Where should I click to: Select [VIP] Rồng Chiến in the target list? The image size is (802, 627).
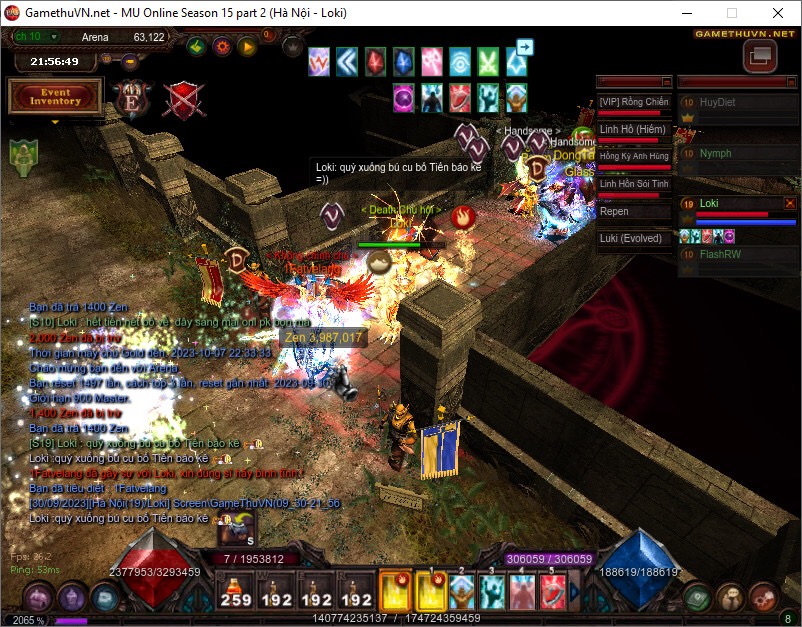click(x=633, y=102)
